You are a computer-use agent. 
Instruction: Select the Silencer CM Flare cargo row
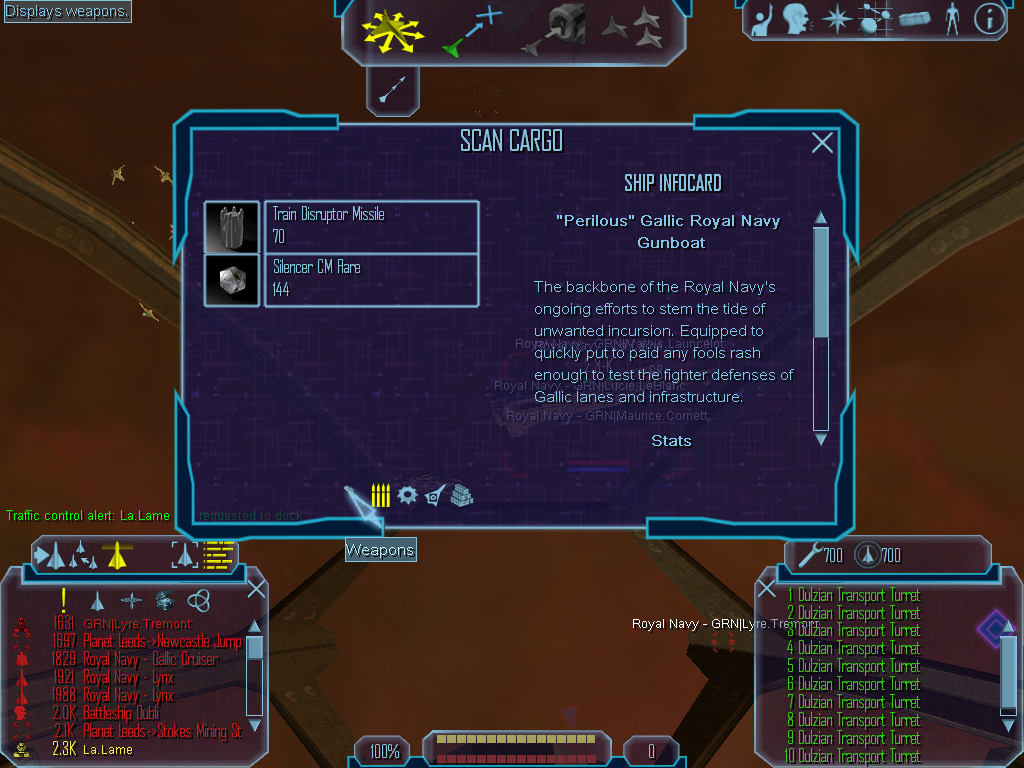pos(370,280)
